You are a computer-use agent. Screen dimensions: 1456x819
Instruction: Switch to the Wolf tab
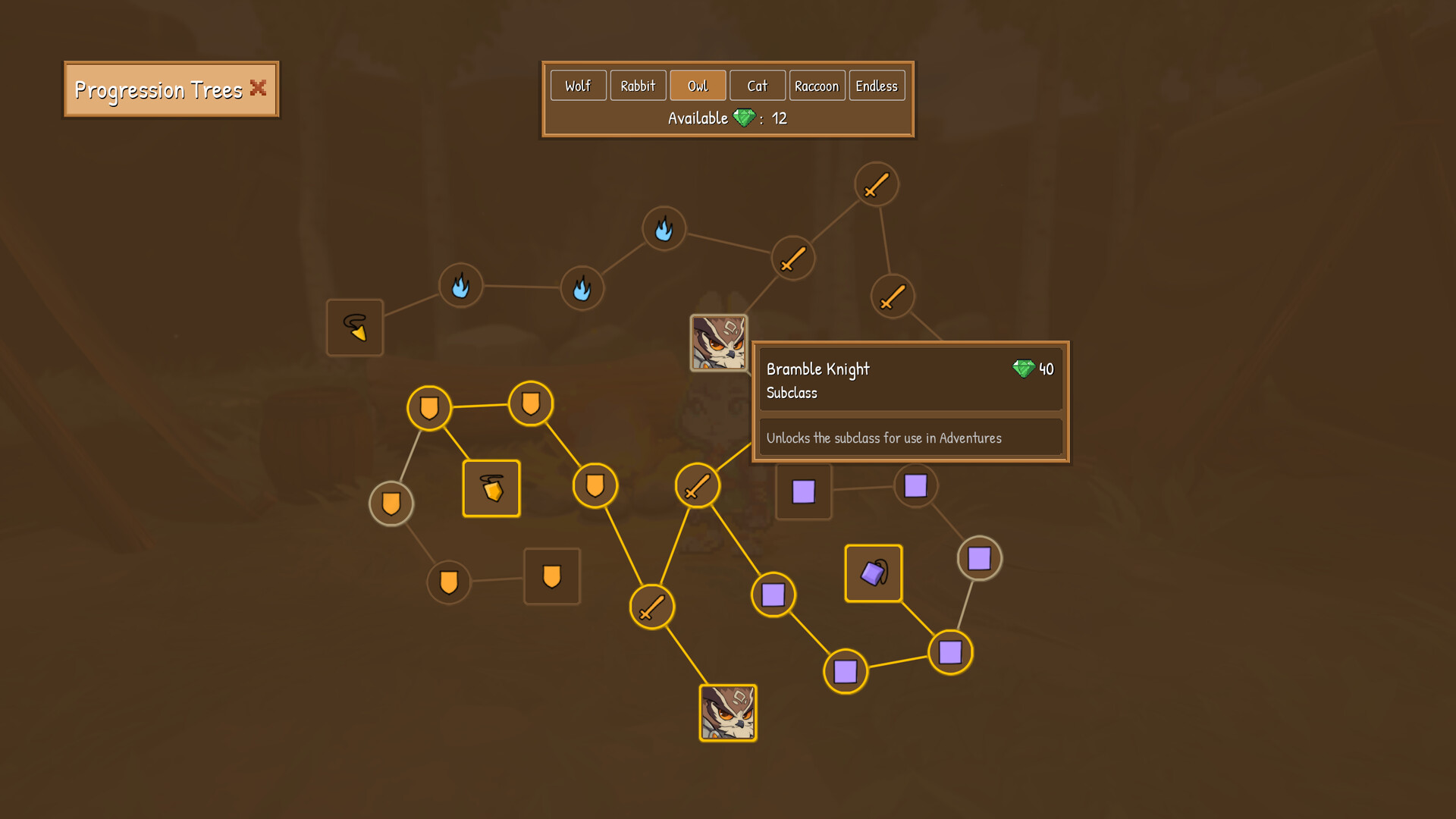(578, 85)
